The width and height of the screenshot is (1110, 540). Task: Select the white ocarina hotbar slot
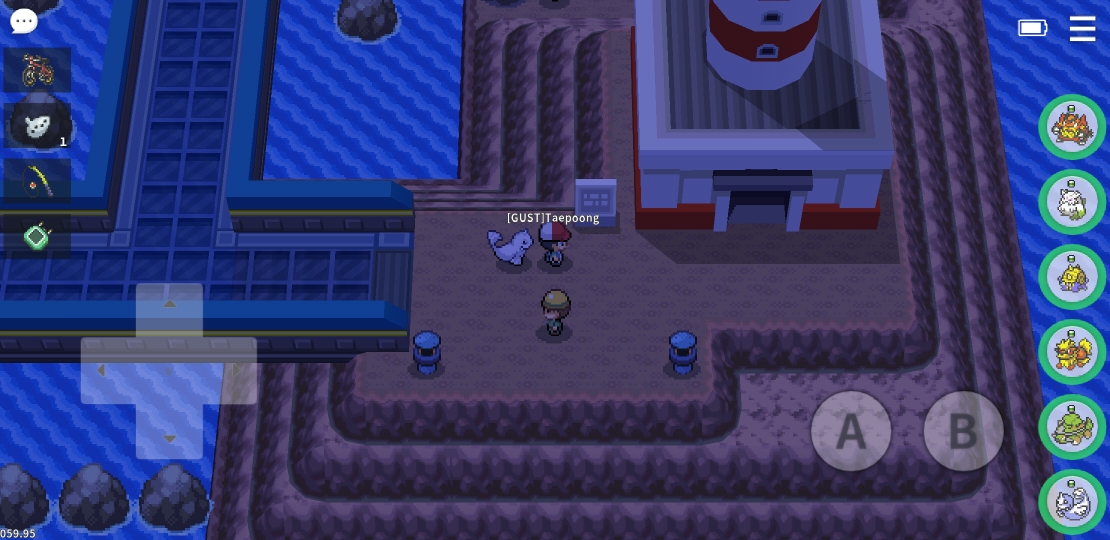point(37,125)
